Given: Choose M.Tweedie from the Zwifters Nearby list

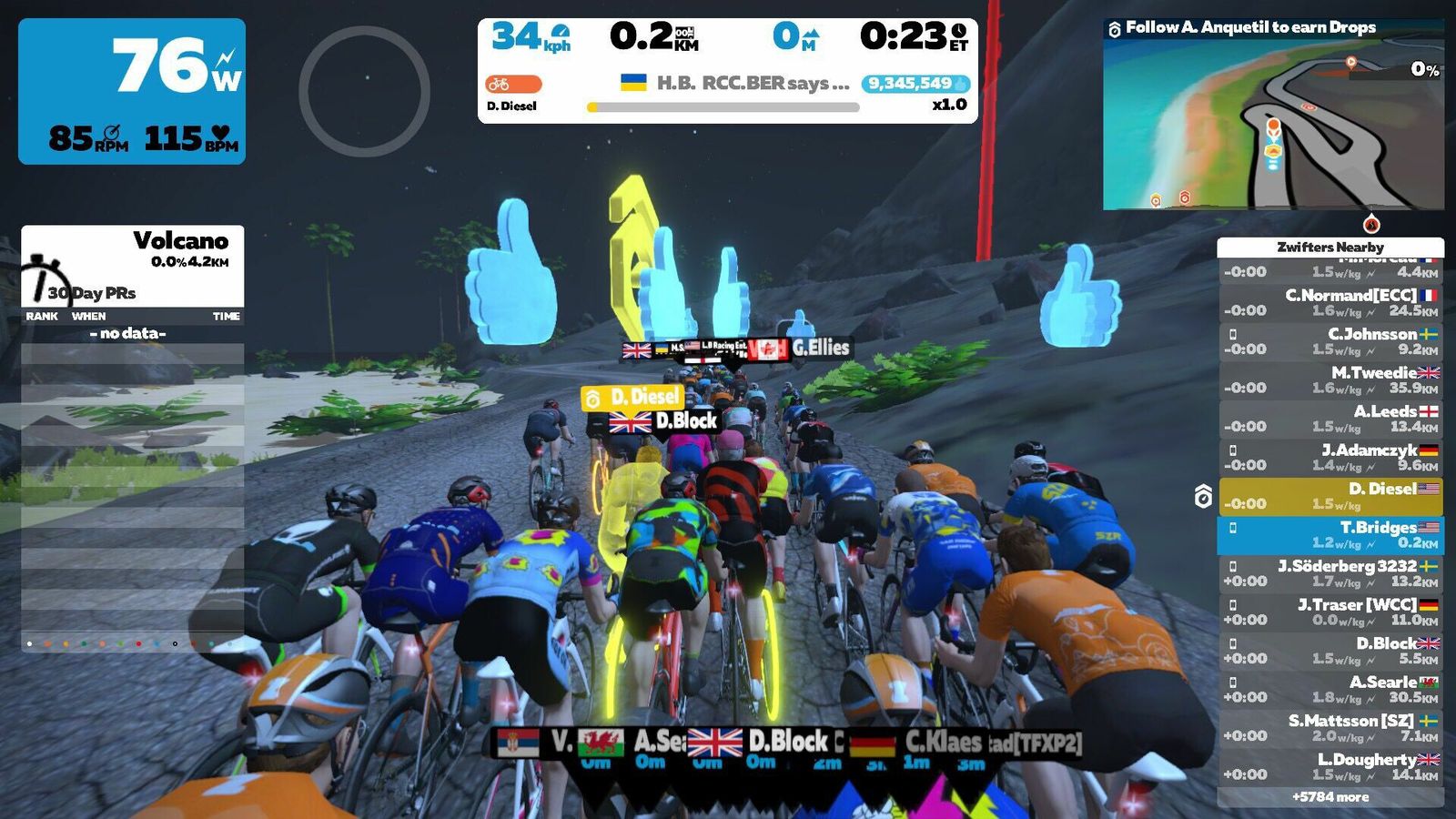Looking at the screenshot, I should (1330, 379).
